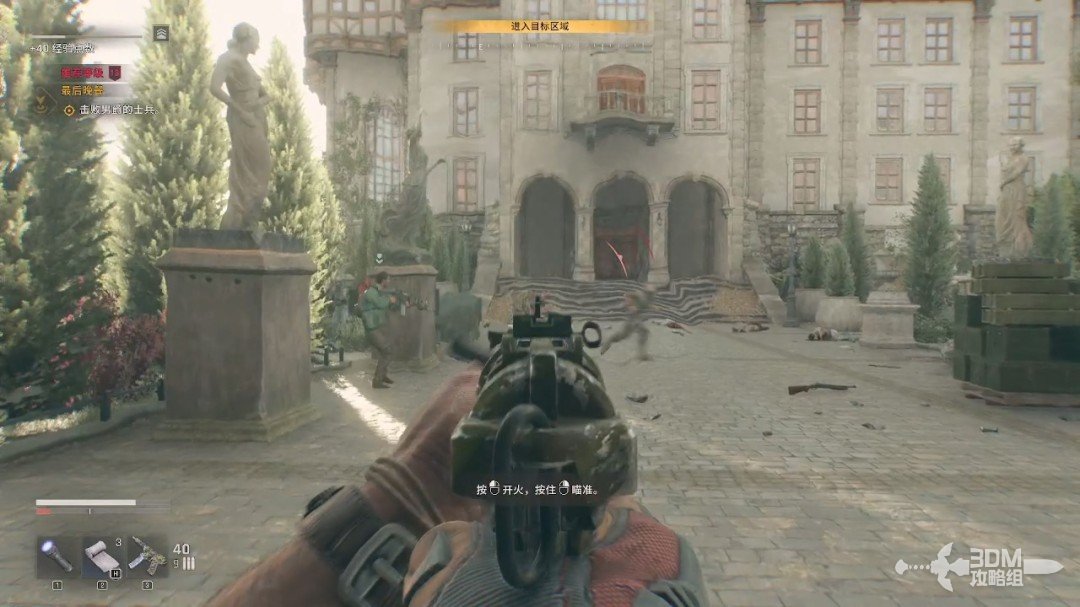This screenshot has width=1080, height=607.
Task: Open the 最后晚餐 quest tracker
Action: pos(84,90)
